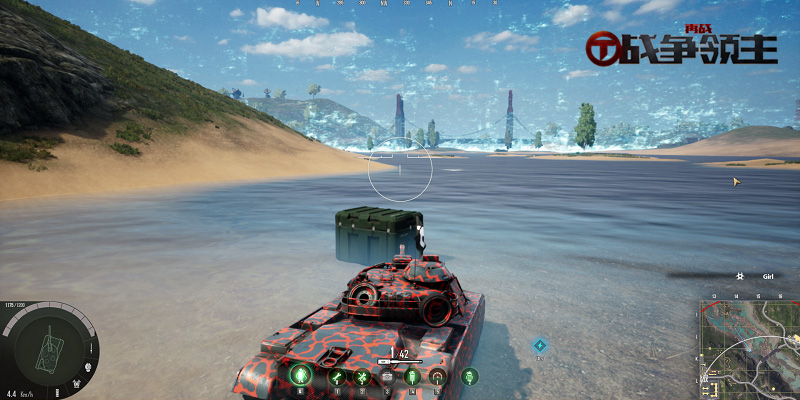Activate the crossed-tools repair kit

(362, 377)
